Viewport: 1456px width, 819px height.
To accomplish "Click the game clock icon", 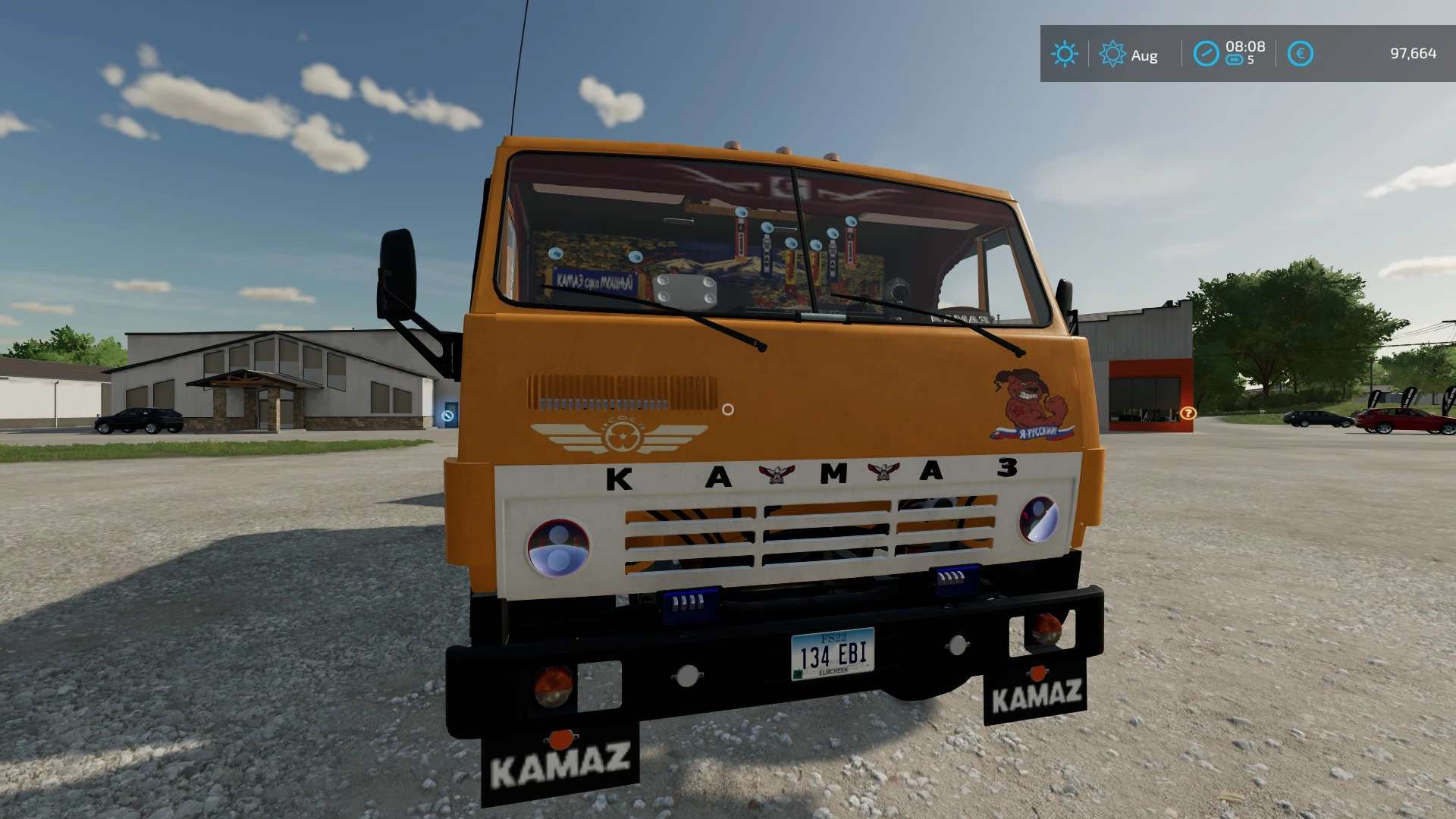I will click(x=1206, y=54).
